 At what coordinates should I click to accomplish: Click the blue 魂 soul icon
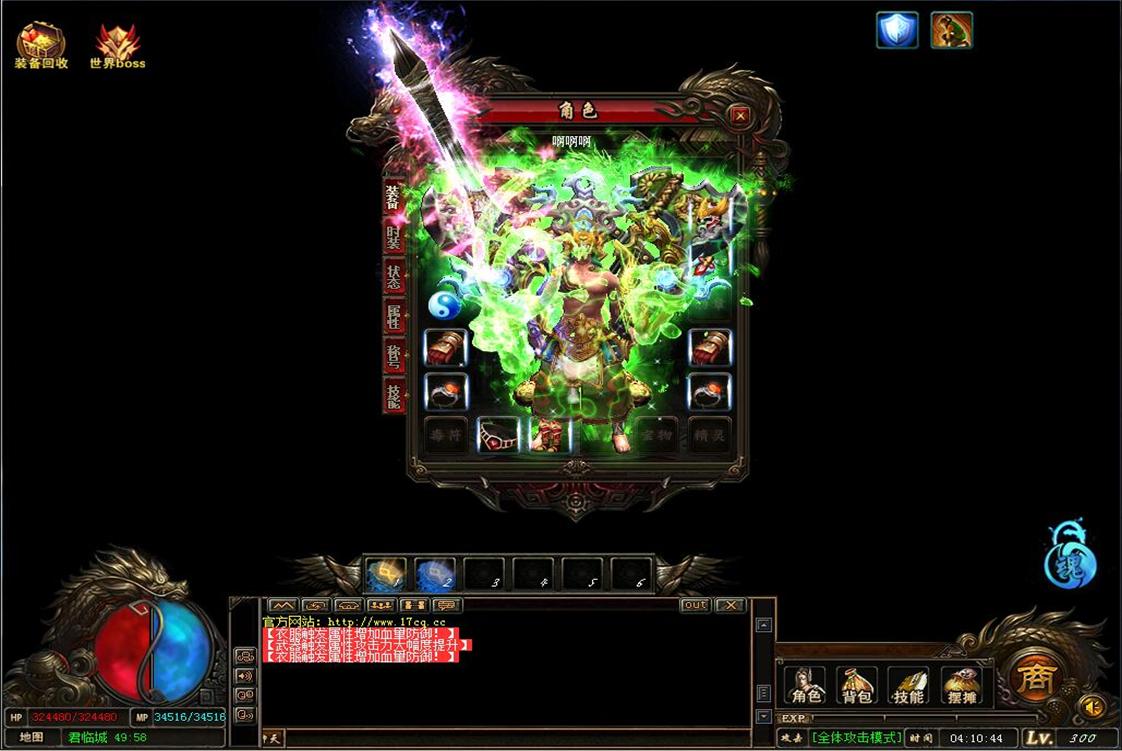1071,558
